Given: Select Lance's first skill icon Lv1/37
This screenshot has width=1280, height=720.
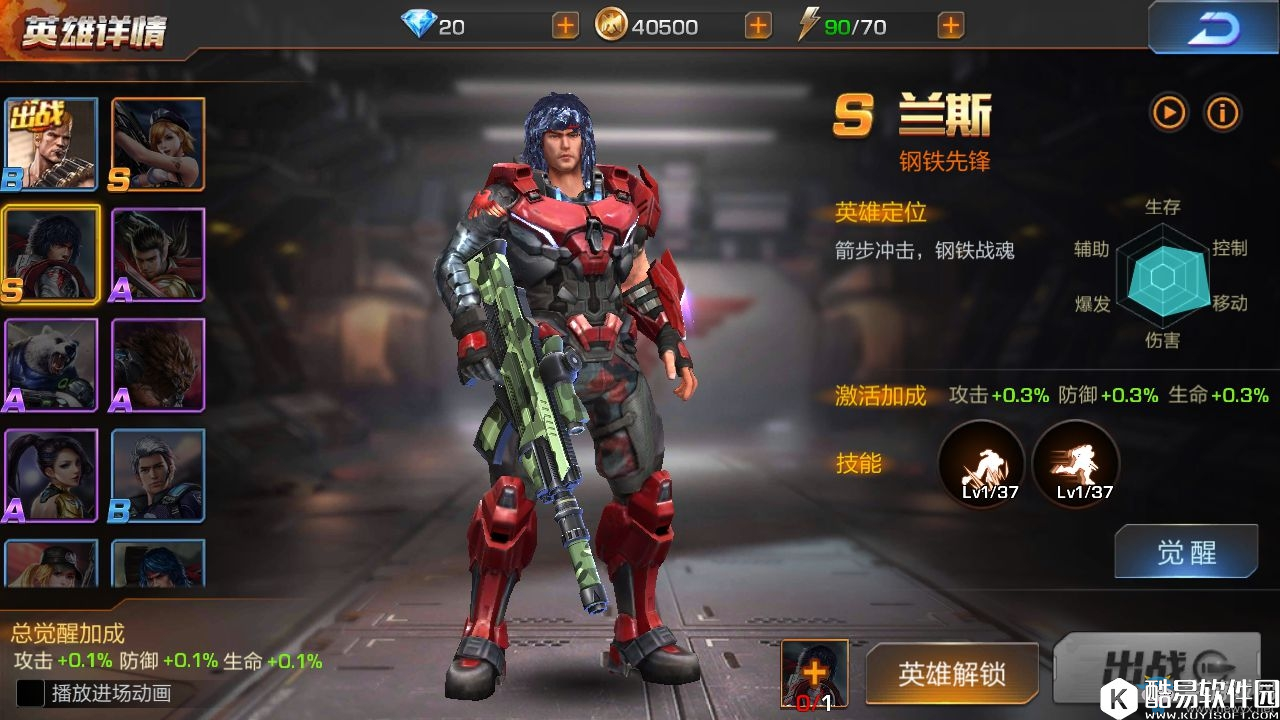Looking at the screenshot, I should point(981,460).
